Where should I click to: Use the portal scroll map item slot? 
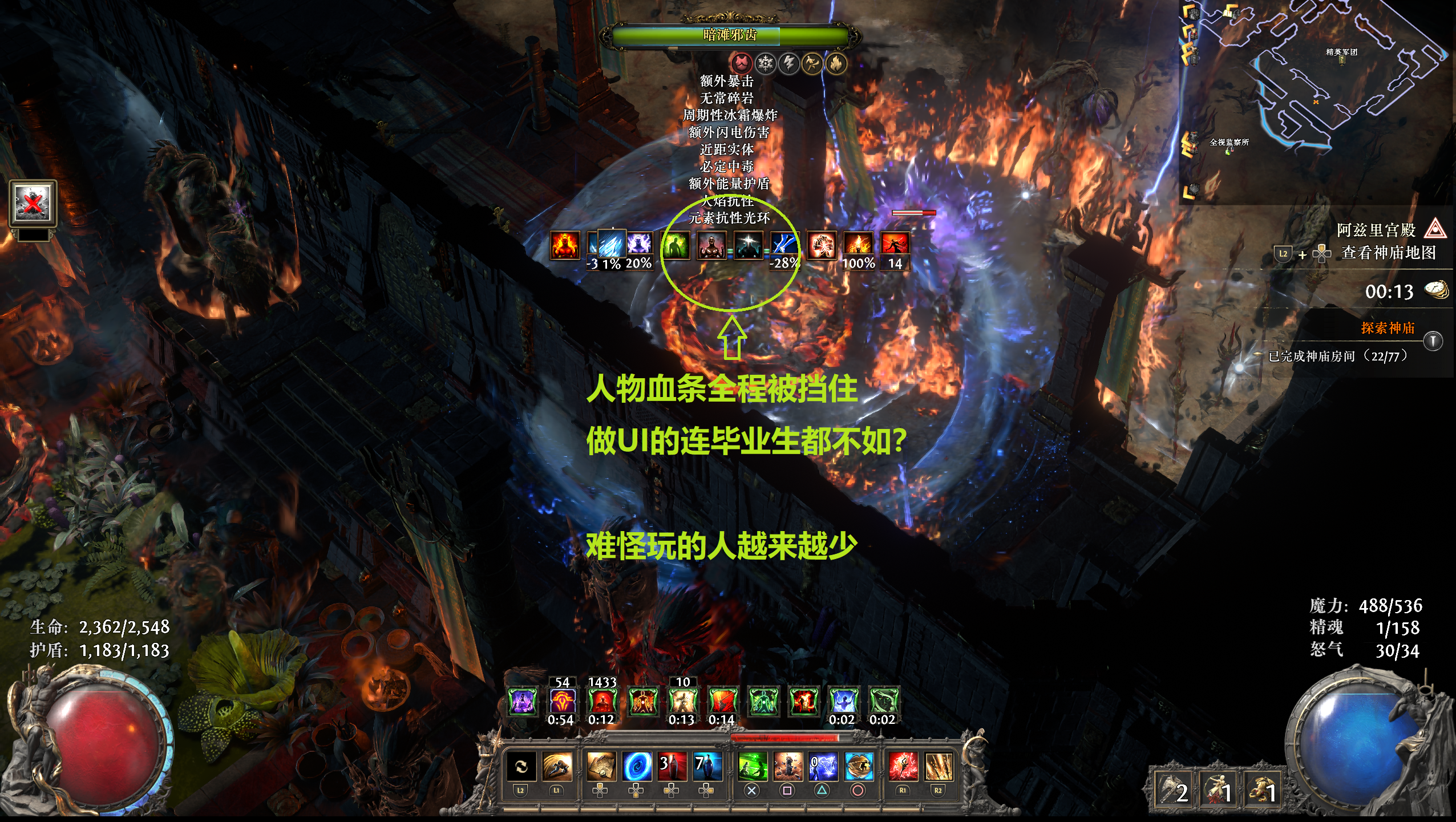601,766
